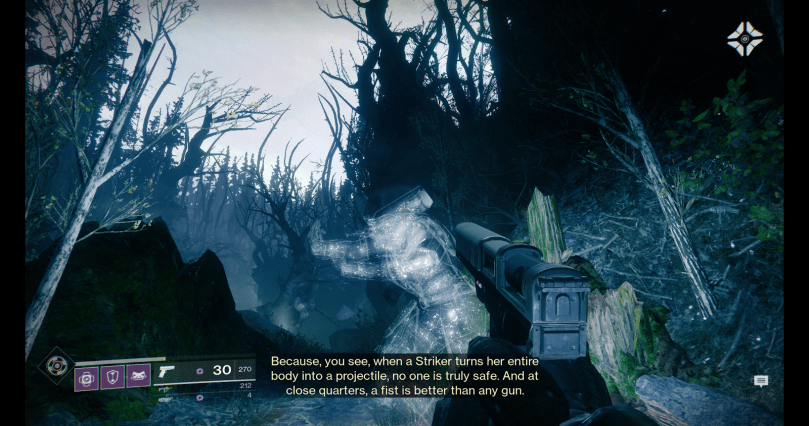Open the text chat bubble icon
809x426 pixels.
761,381
